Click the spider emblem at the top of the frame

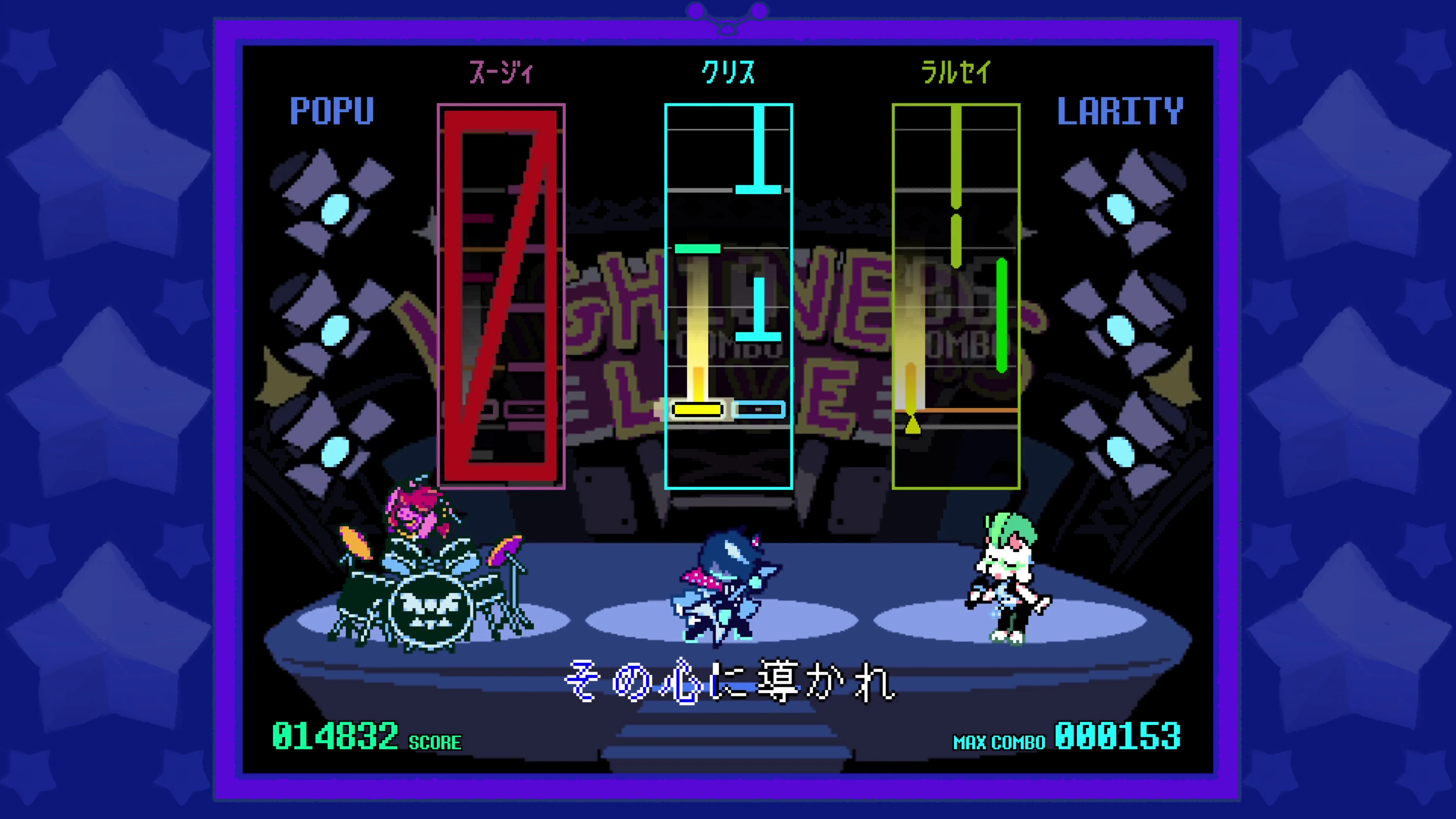click(x=726, y=14)
